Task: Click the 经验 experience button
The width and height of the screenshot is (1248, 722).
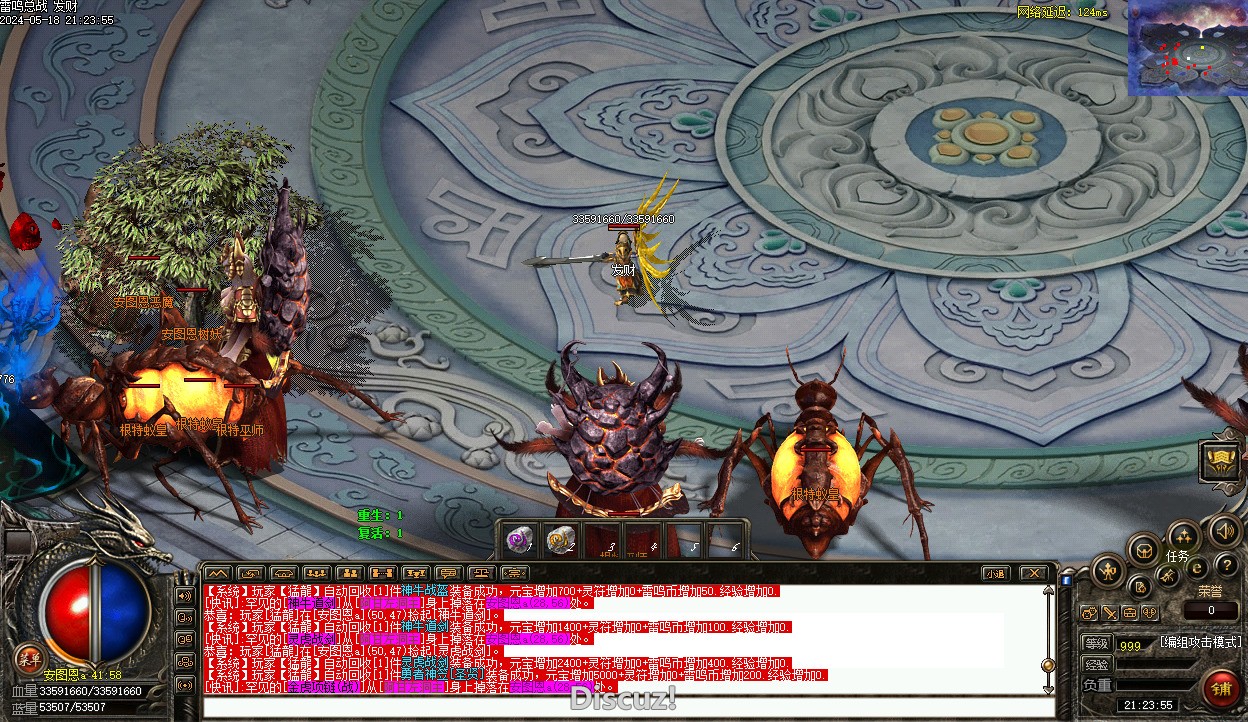Action: [1097, 664]
